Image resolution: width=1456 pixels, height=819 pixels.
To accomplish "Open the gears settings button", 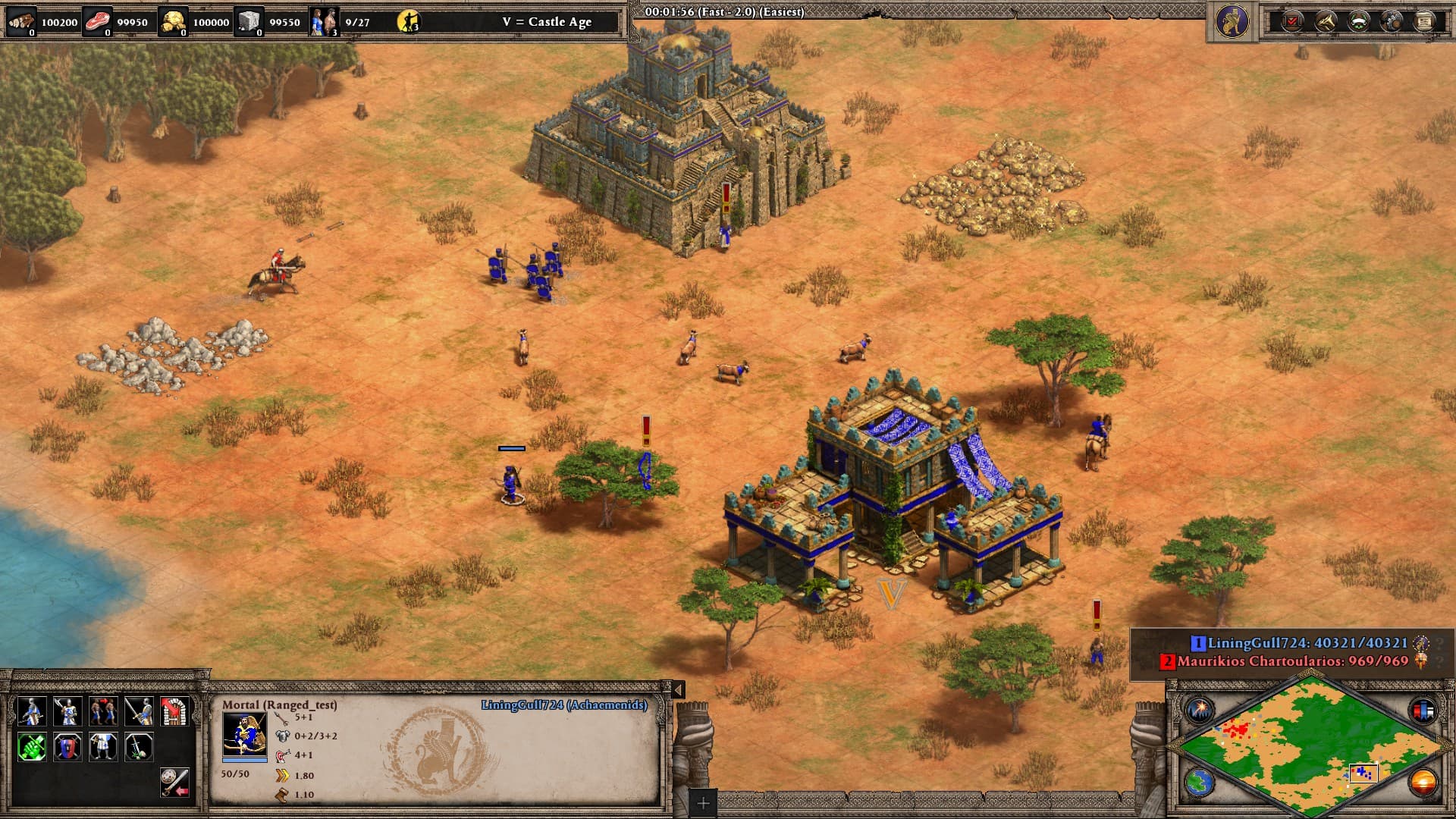I will [1392, 21].
